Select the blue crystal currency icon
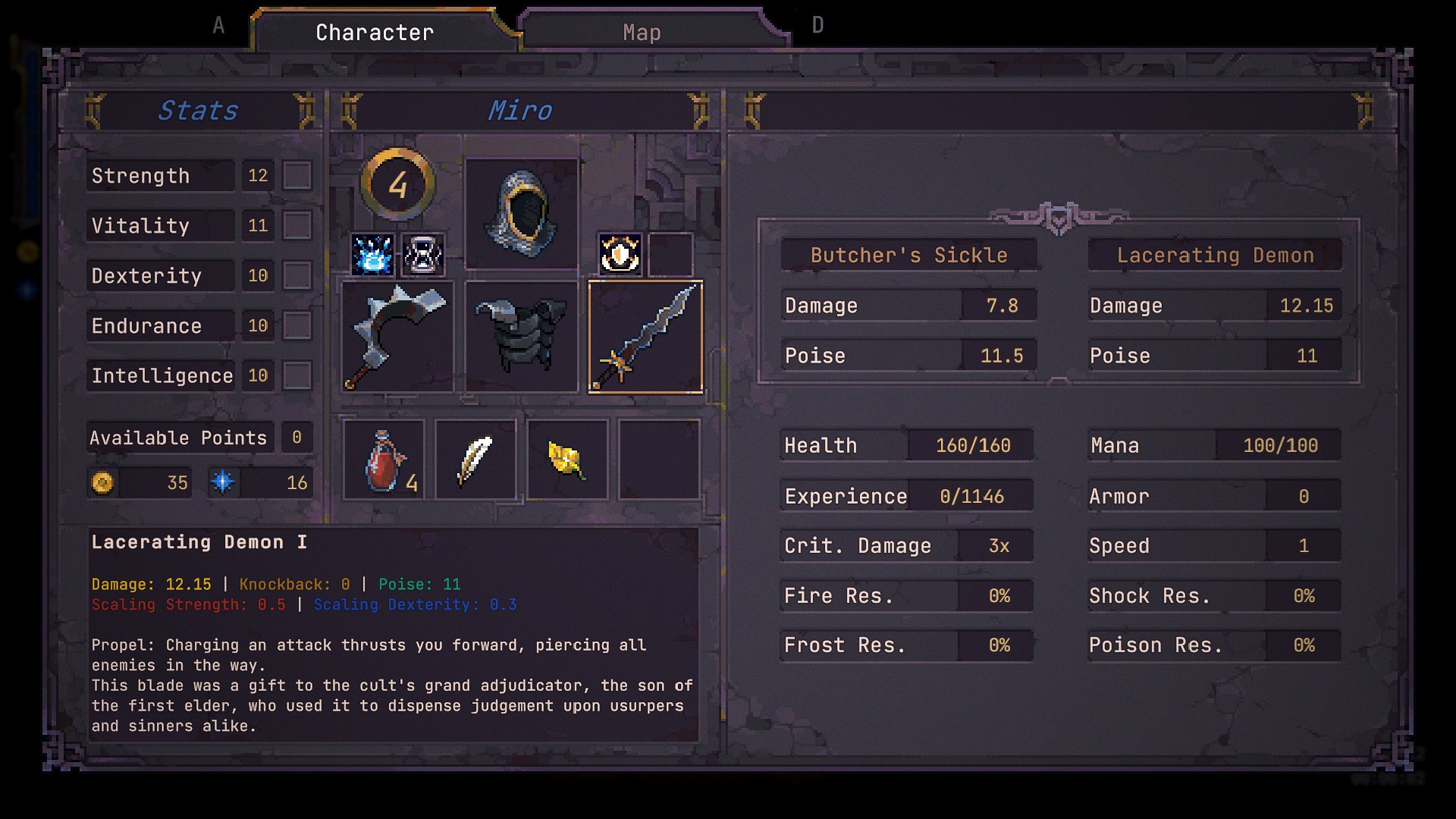Screen dimensions: 1456x819 coord(224,482)
